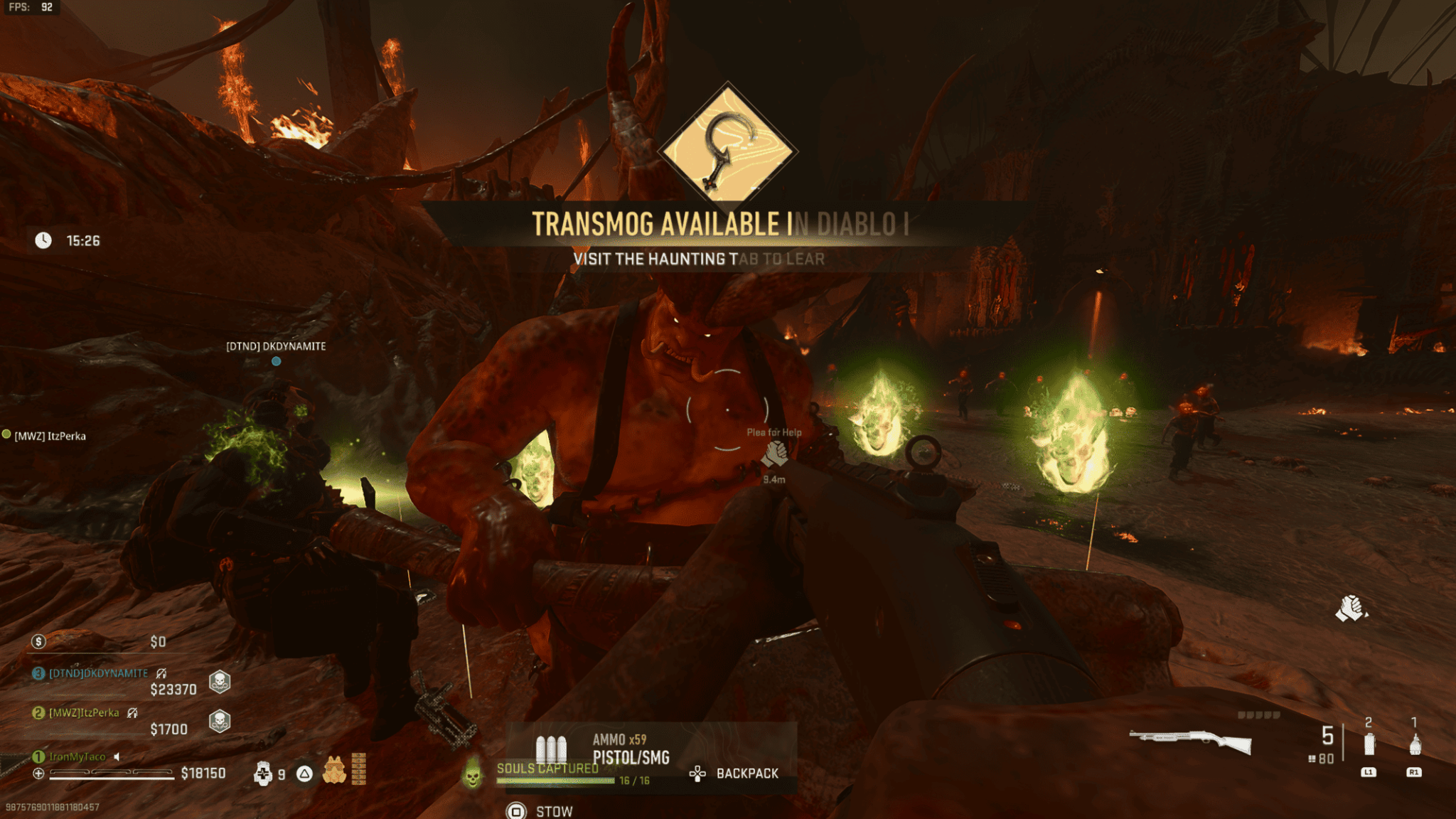The image size is (1456, 819).
Task: Toggle ItzPerka's muted microphone icon
Action: (x=132, y=712)
